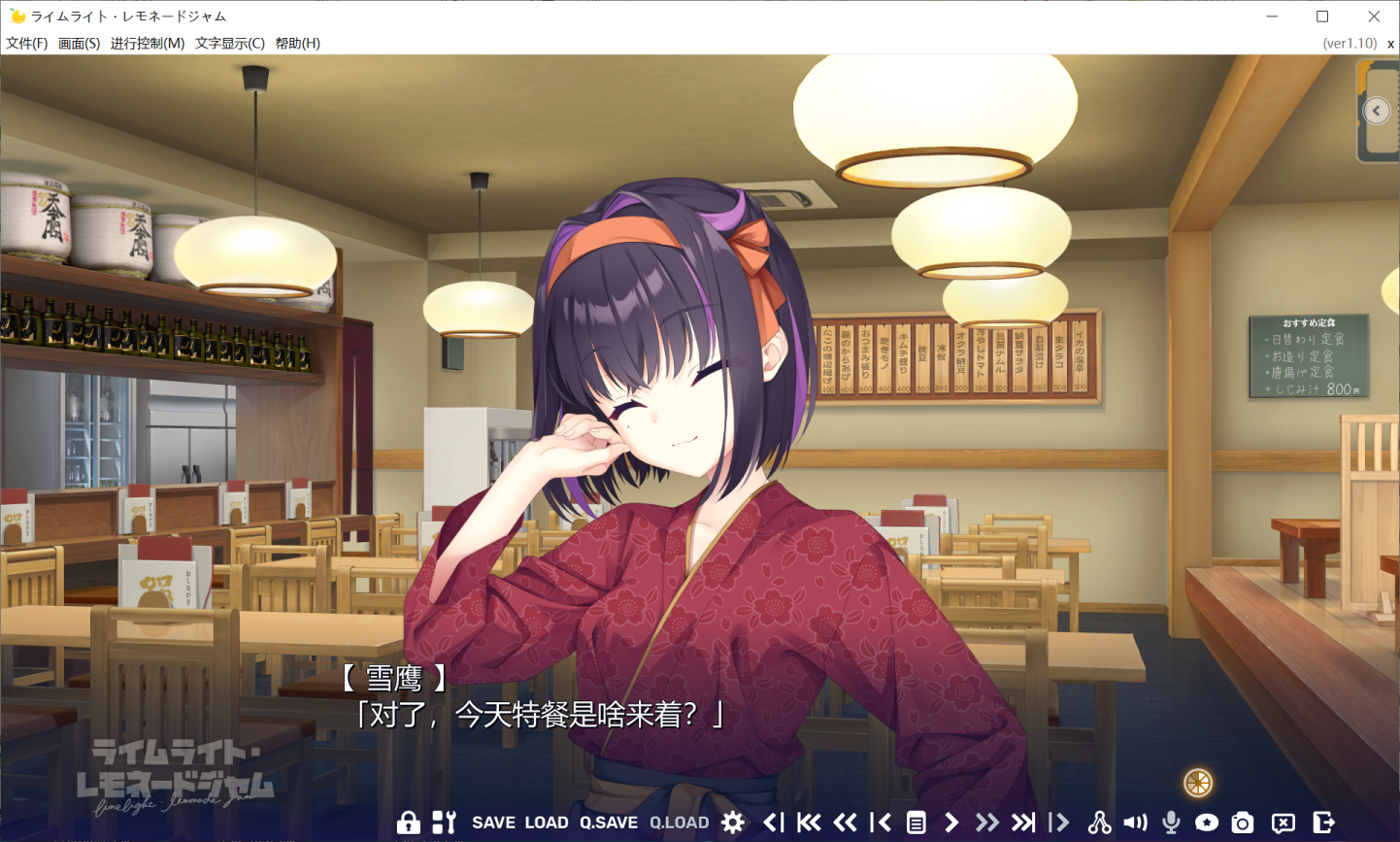Screen dimensions: 1400x842
Task: Open the settings gear in the bottom toolbar
Action: (x=732, y=823)
